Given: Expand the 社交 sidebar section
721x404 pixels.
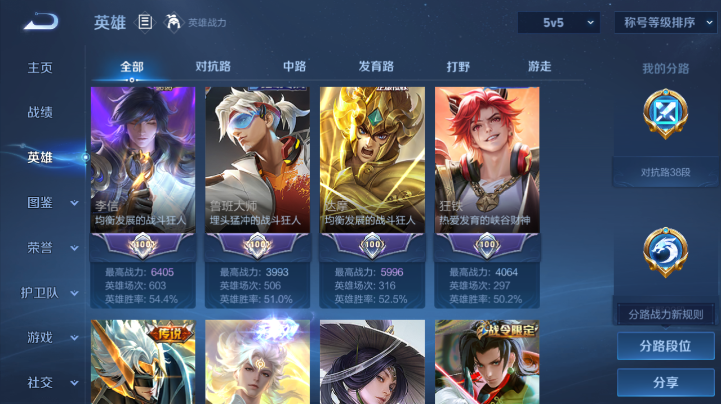Looking at the screenshot, I should click(52, 382).
